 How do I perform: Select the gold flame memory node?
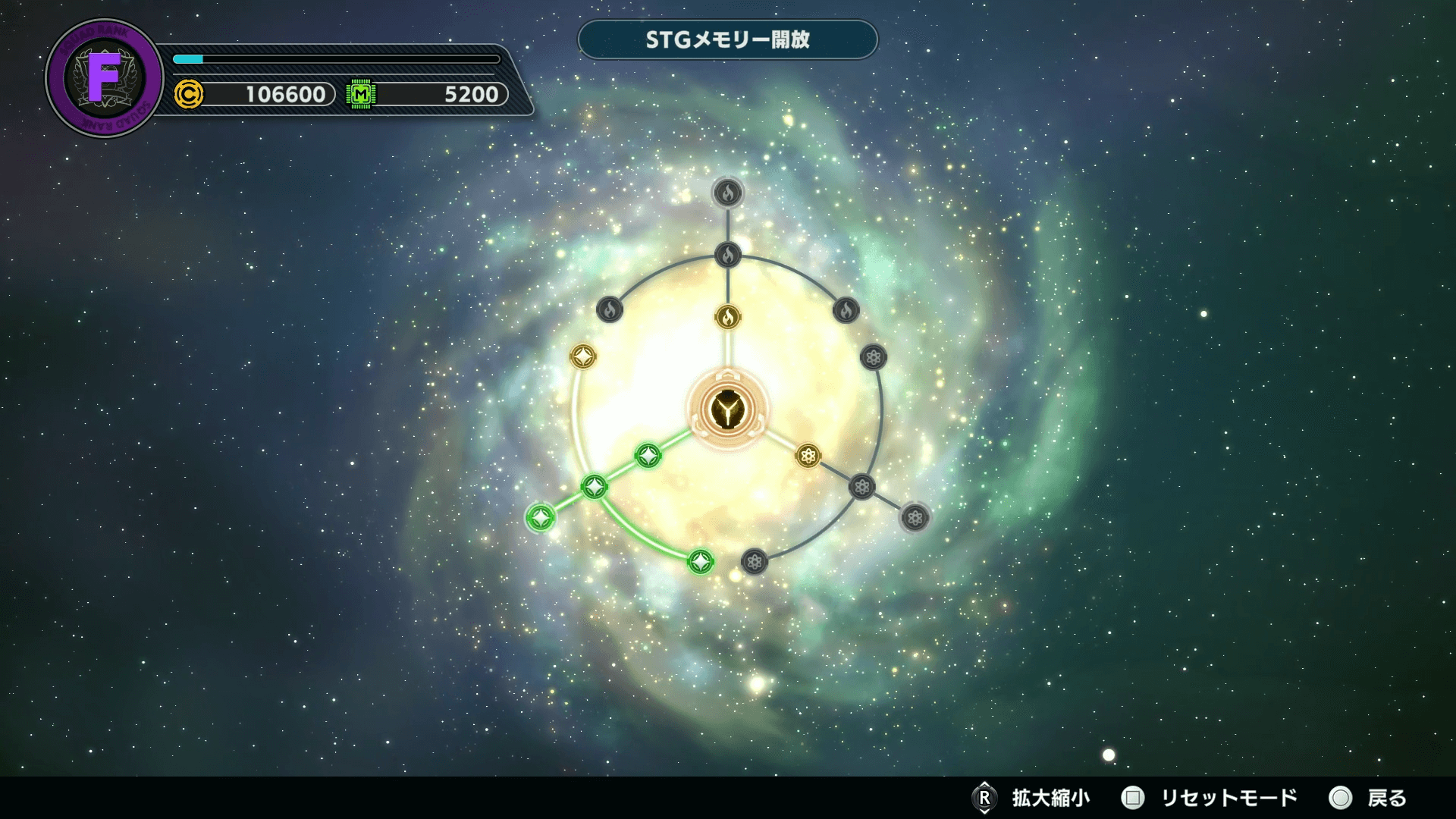(728, 316)
